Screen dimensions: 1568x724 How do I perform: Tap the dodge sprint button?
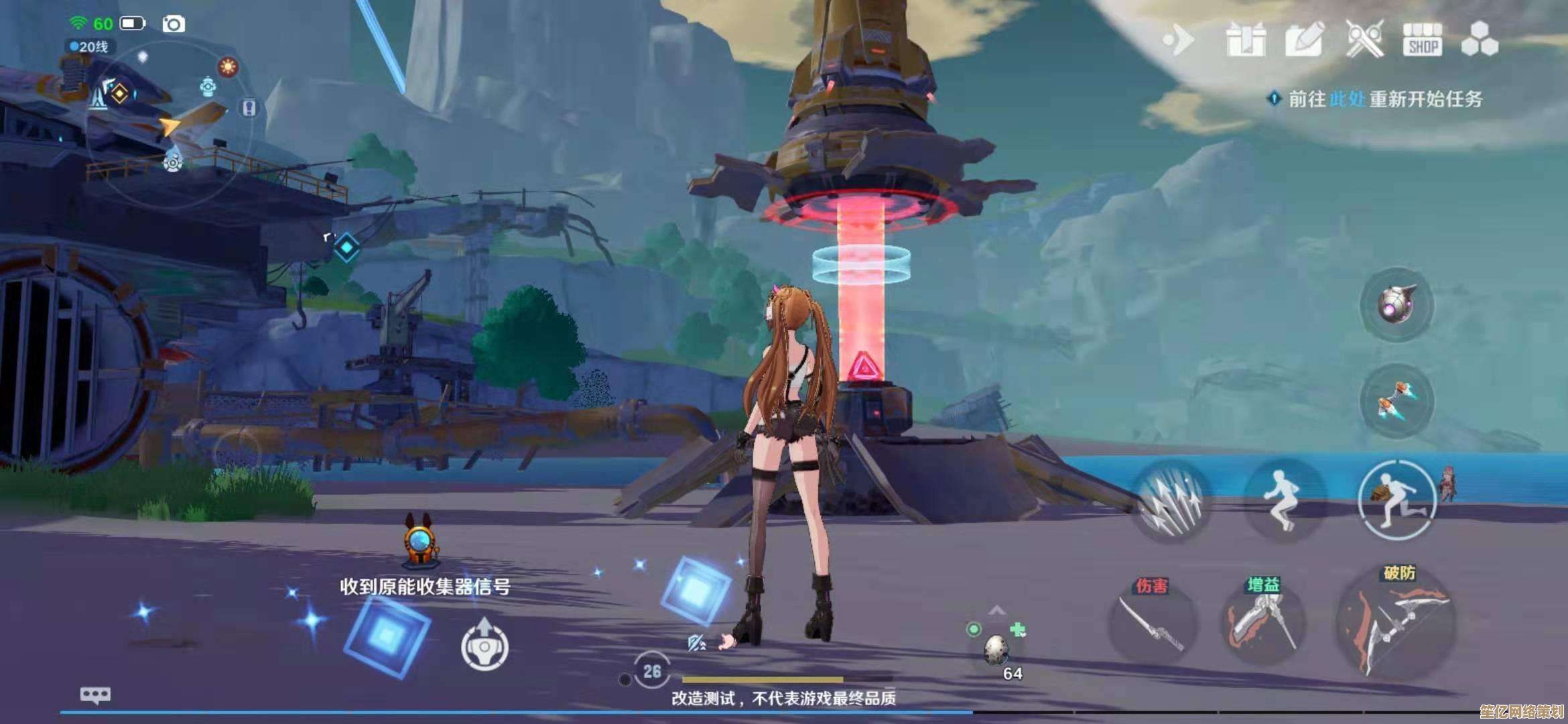pos(1398,500)
